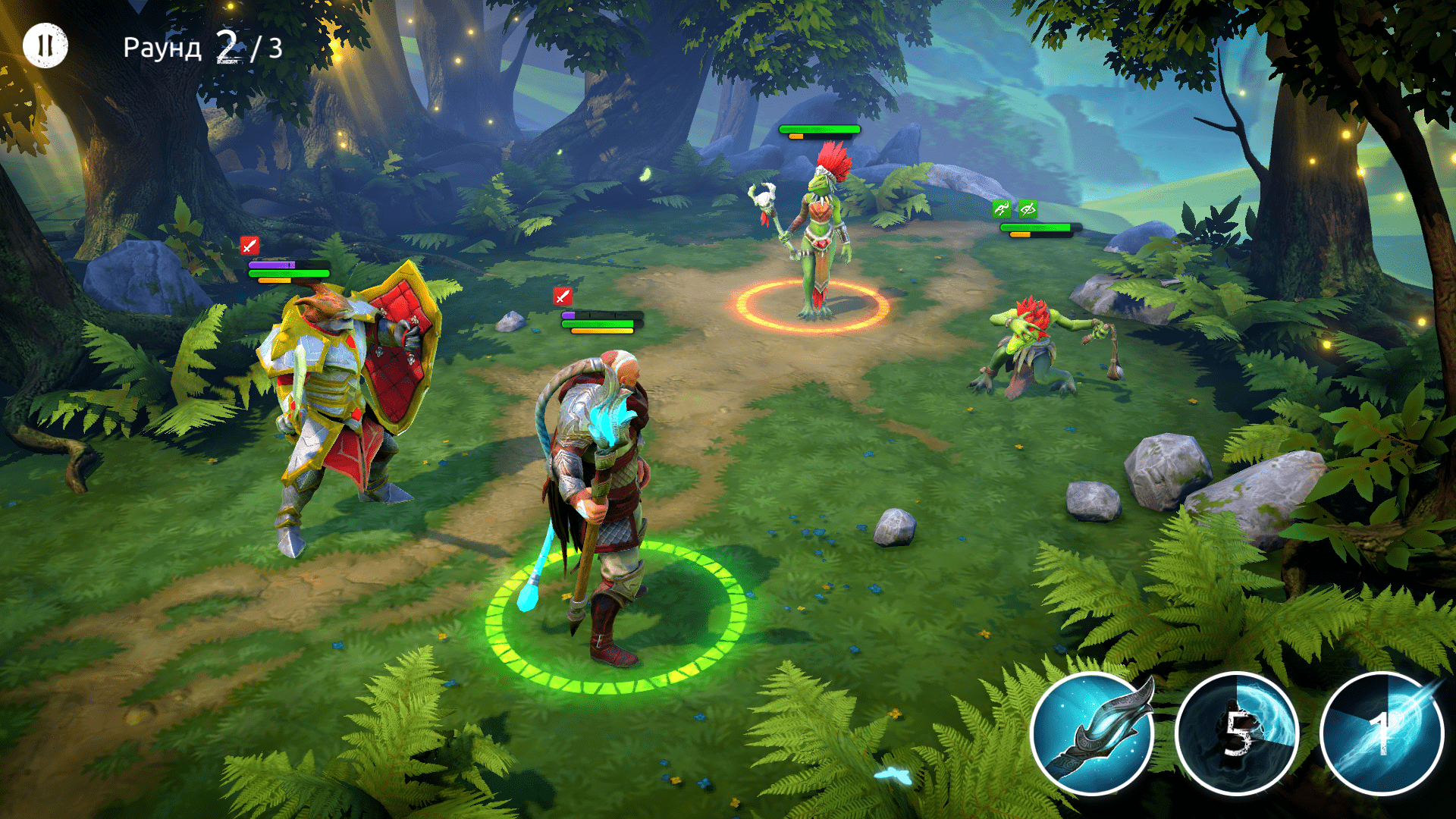Select the skill showing cooldown 1
The width and height of the screenshot is (1456, 819).
(x=1382, y=733)
